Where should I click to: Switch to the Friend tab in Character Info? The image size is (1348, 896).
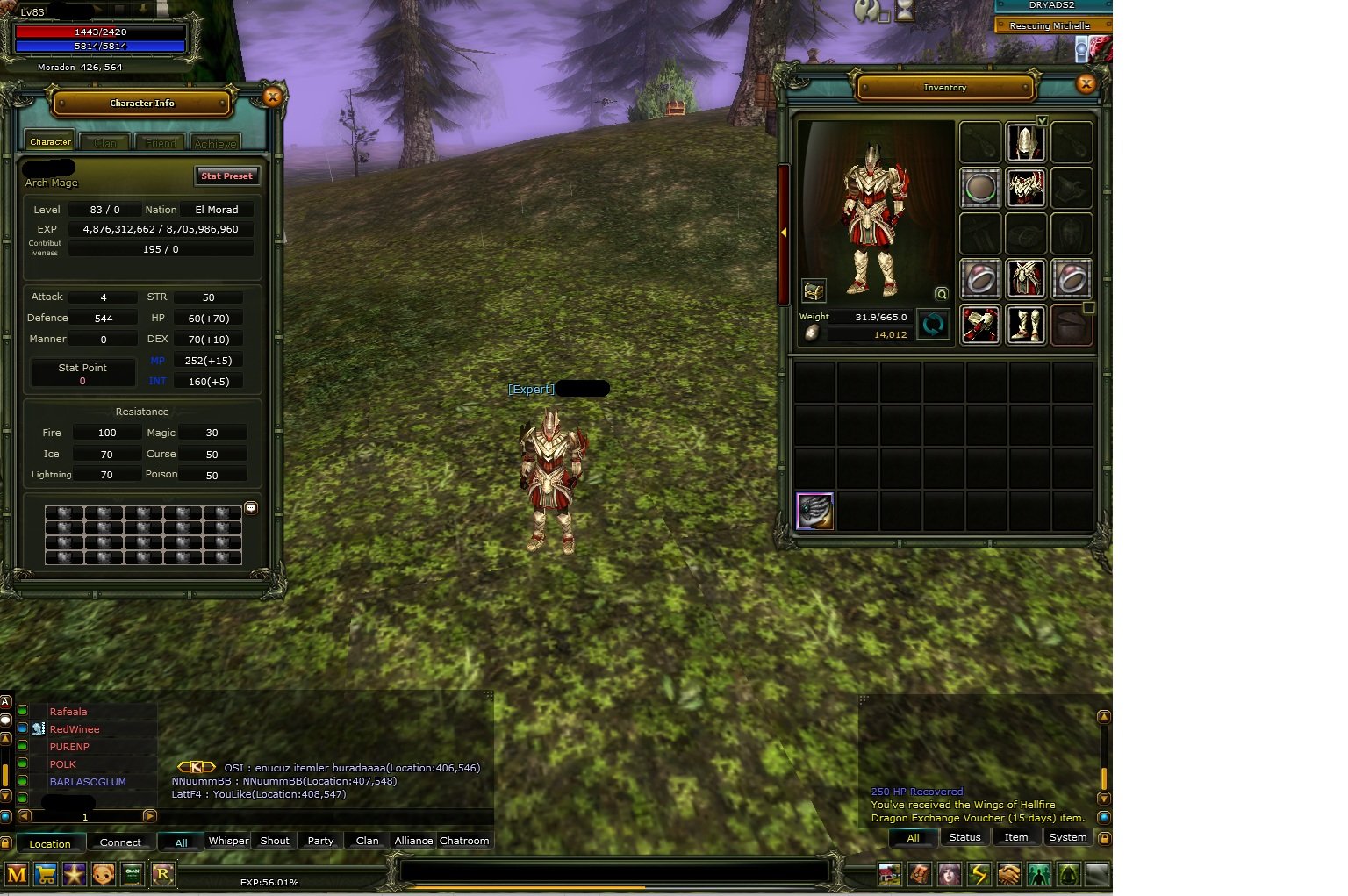[160, 141]
